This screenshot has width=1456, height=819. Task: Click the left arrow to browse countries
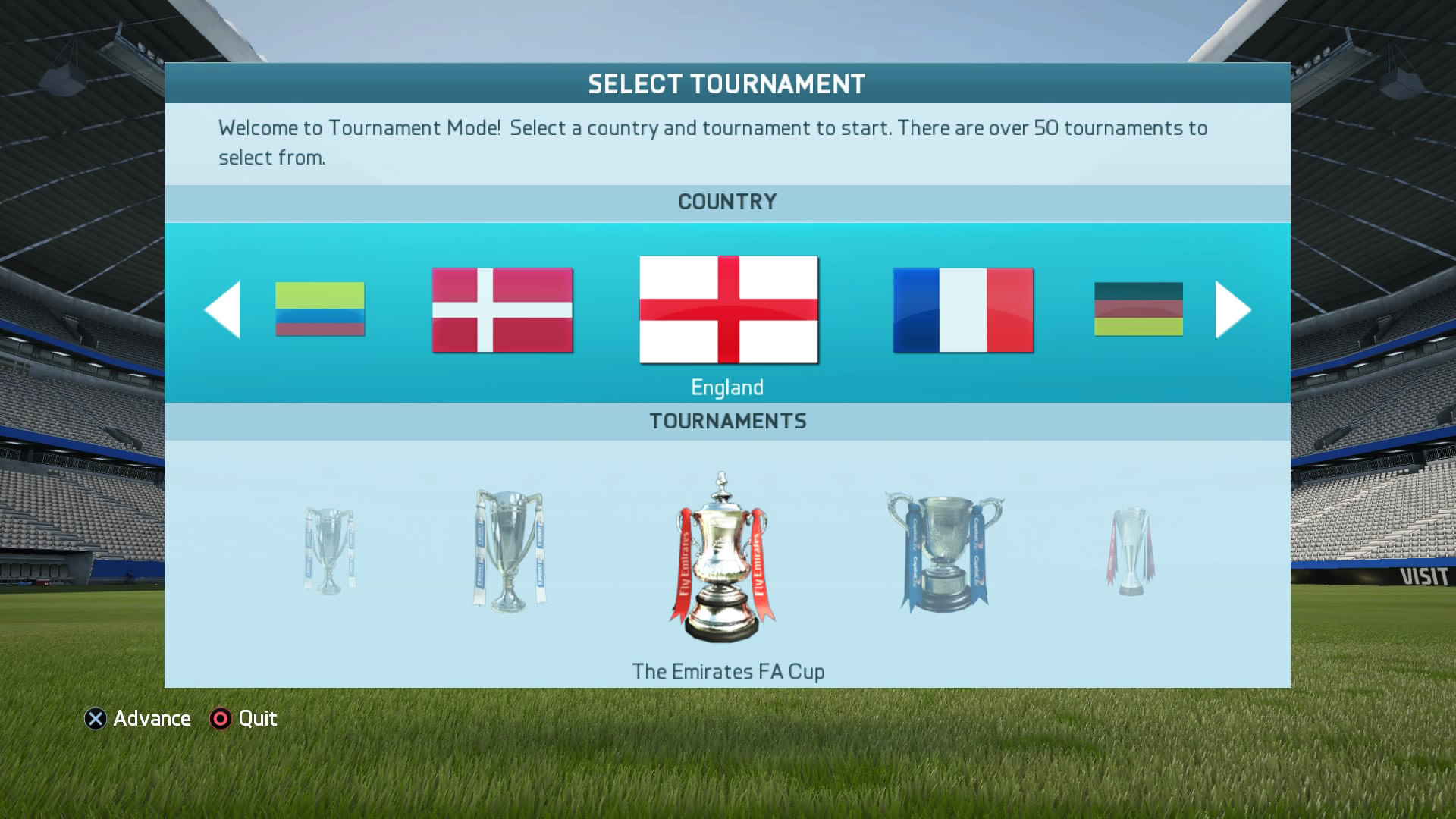tap(222, 309)
